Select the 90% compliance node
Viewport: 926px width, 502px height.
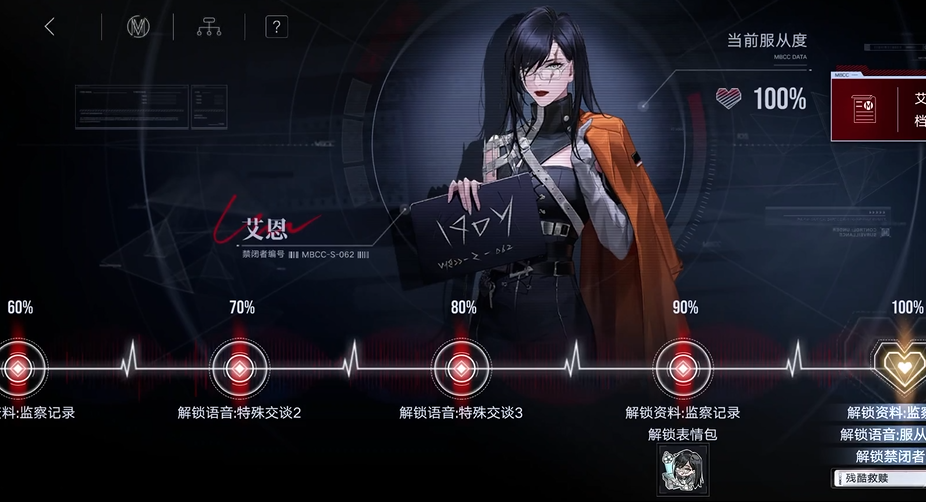(x=683, y=369)
